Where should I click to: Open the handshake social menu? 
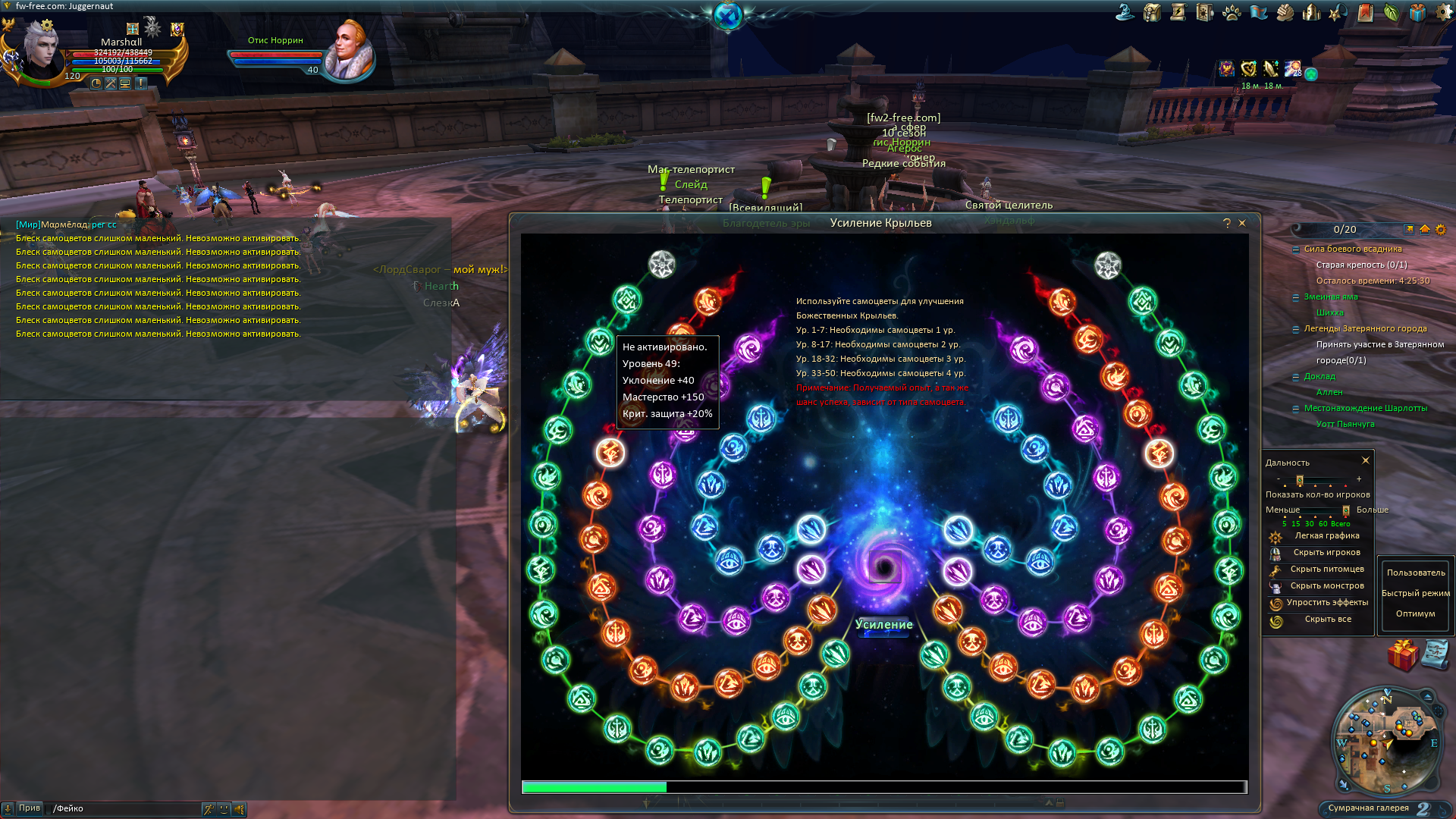1285,12
